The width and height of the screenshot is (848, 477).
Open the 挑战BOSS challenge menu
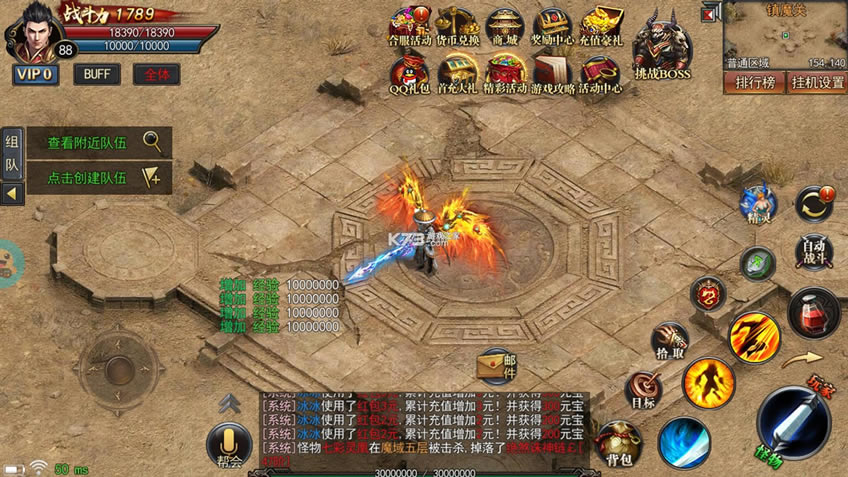(662, 47)
